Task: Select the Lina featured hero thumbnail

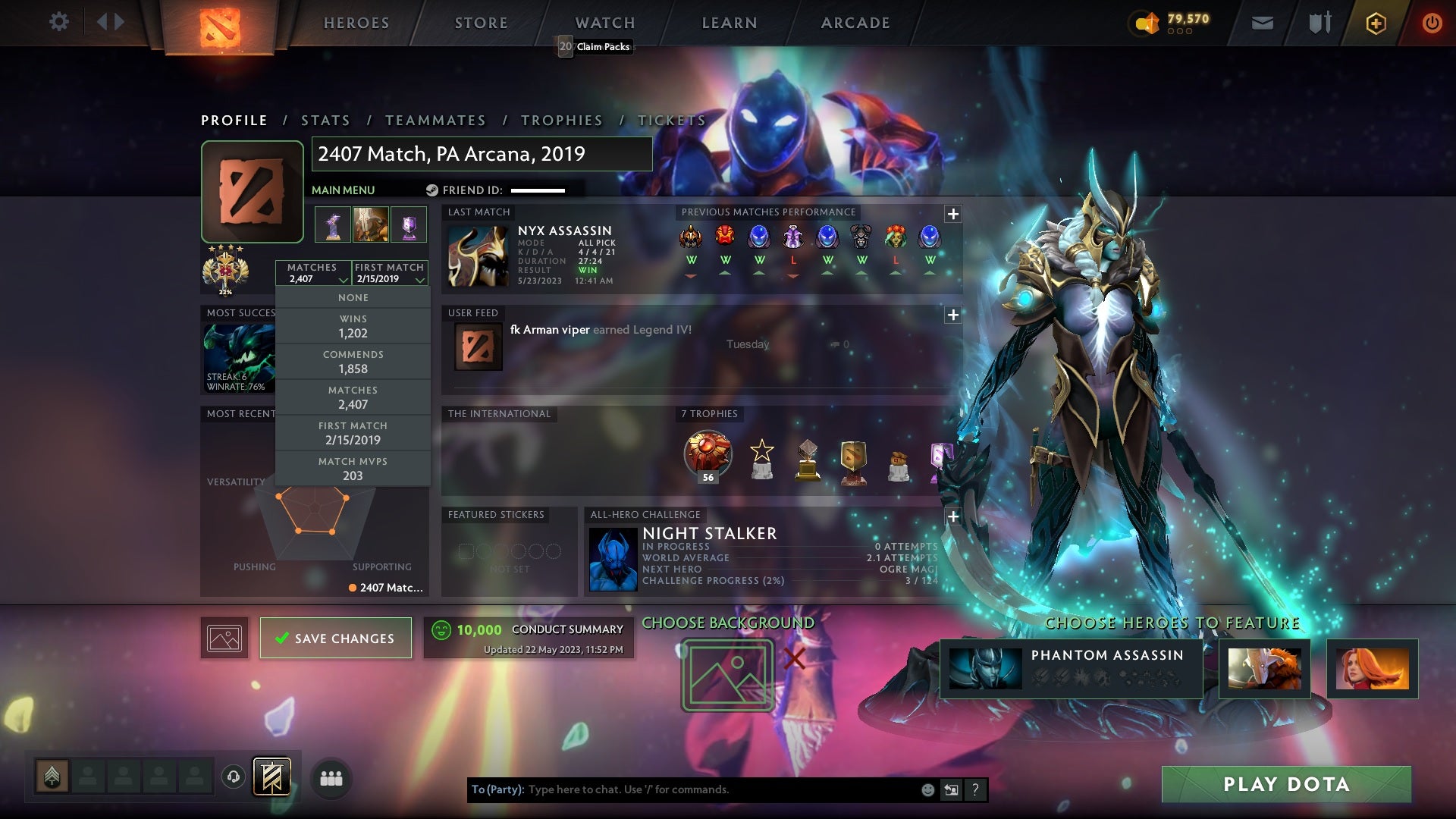Action: pyautogui.click(x=1372, y=670)
